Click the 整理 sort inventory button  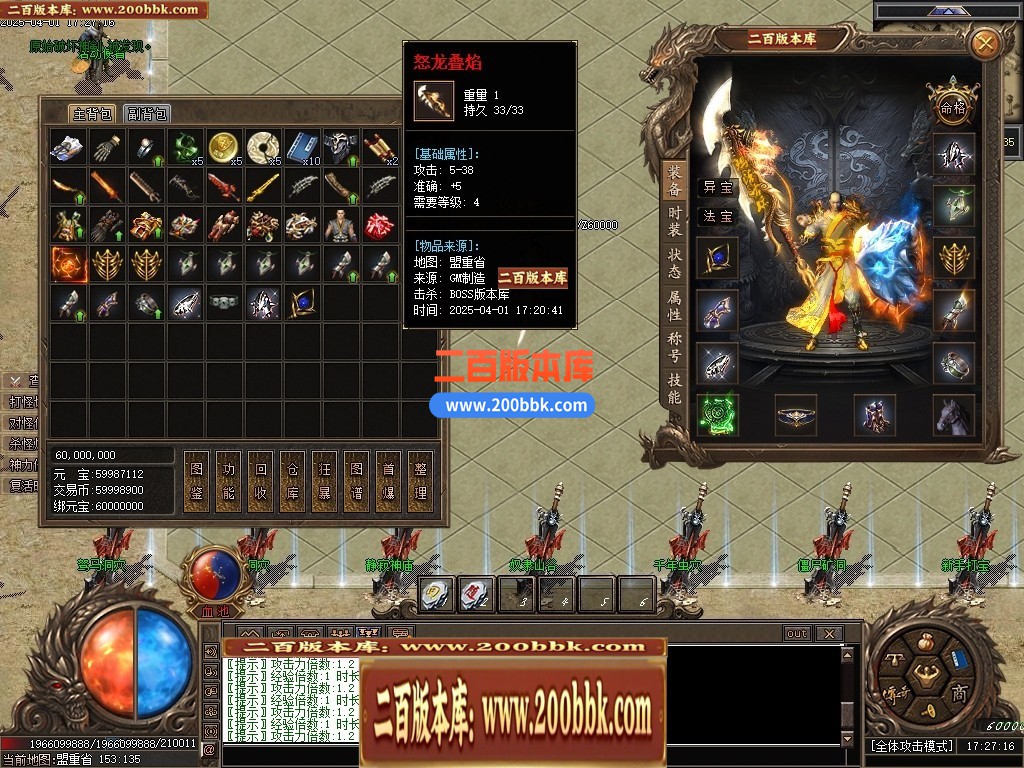[420, 480]
